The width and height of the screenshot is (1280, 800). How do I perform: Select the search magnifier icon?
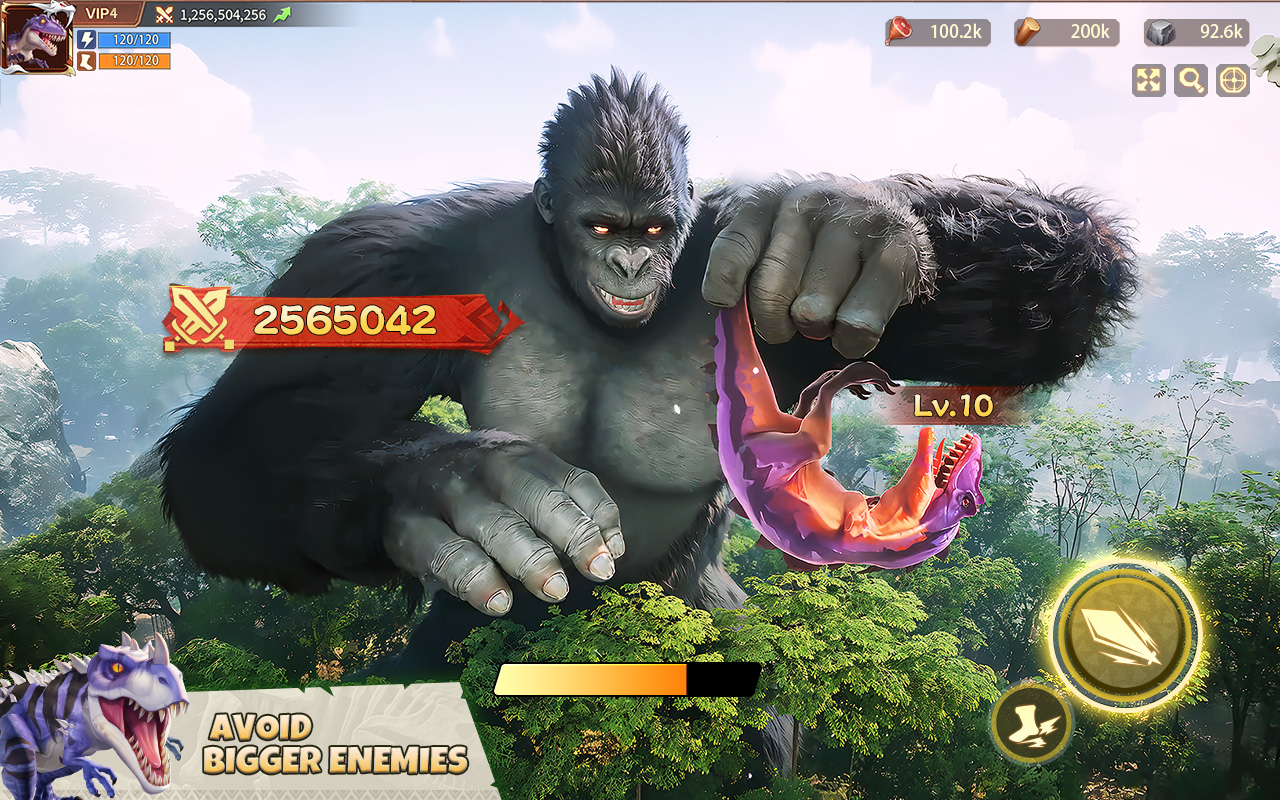point(1190,80)
